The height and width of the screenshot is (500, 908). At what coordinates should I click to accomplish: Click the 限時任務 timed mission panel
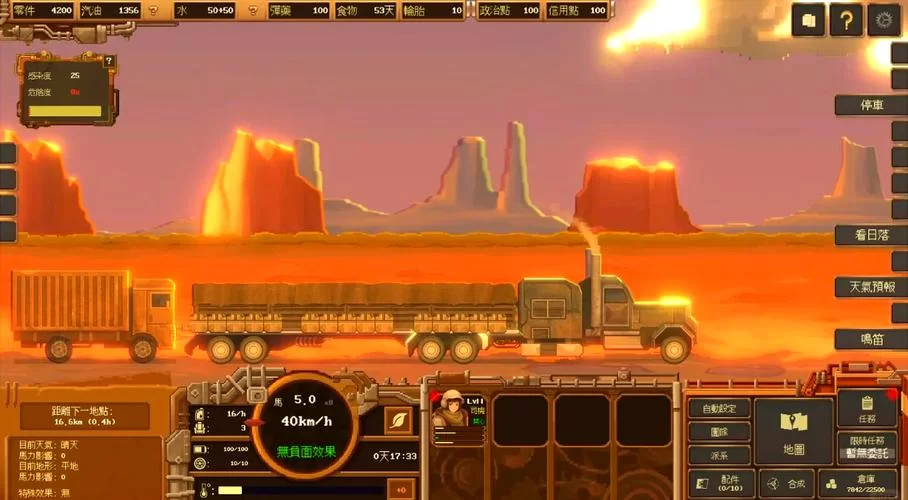[x=866, y=447]
